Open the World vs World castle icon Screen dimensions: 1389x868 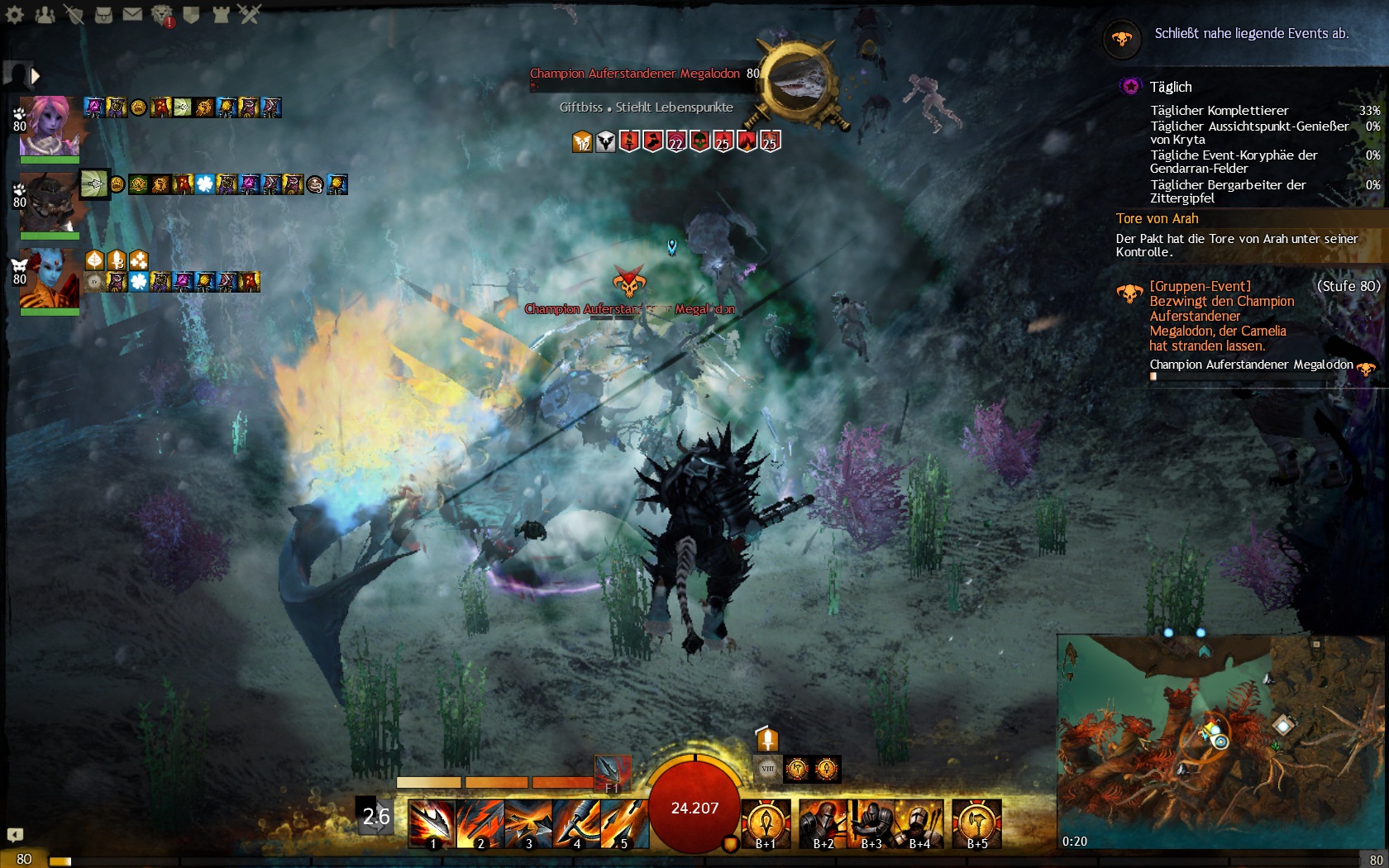221,14
